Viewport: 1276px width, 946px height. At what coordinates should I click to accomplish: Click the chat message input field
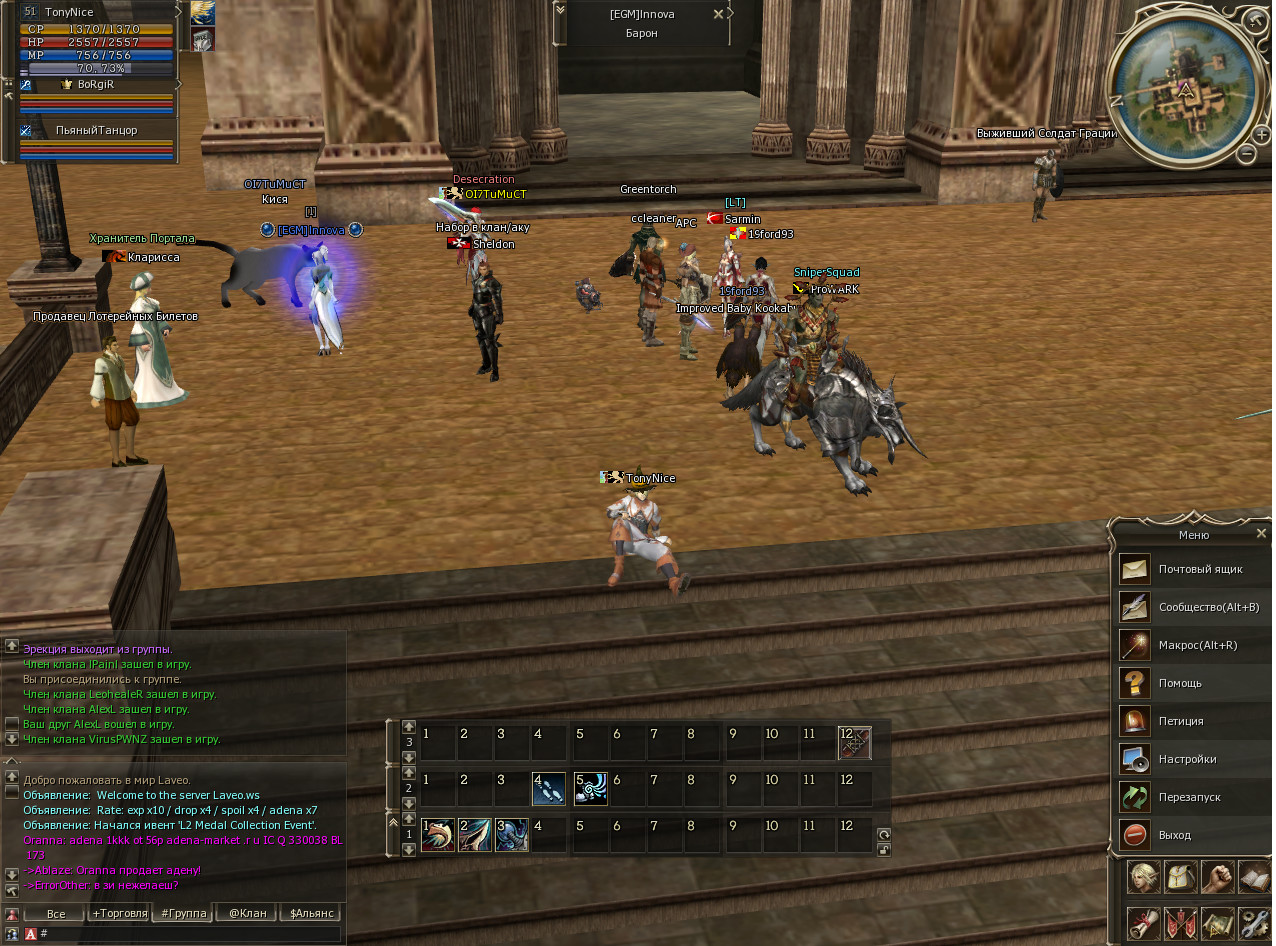[x=190, y=934]
